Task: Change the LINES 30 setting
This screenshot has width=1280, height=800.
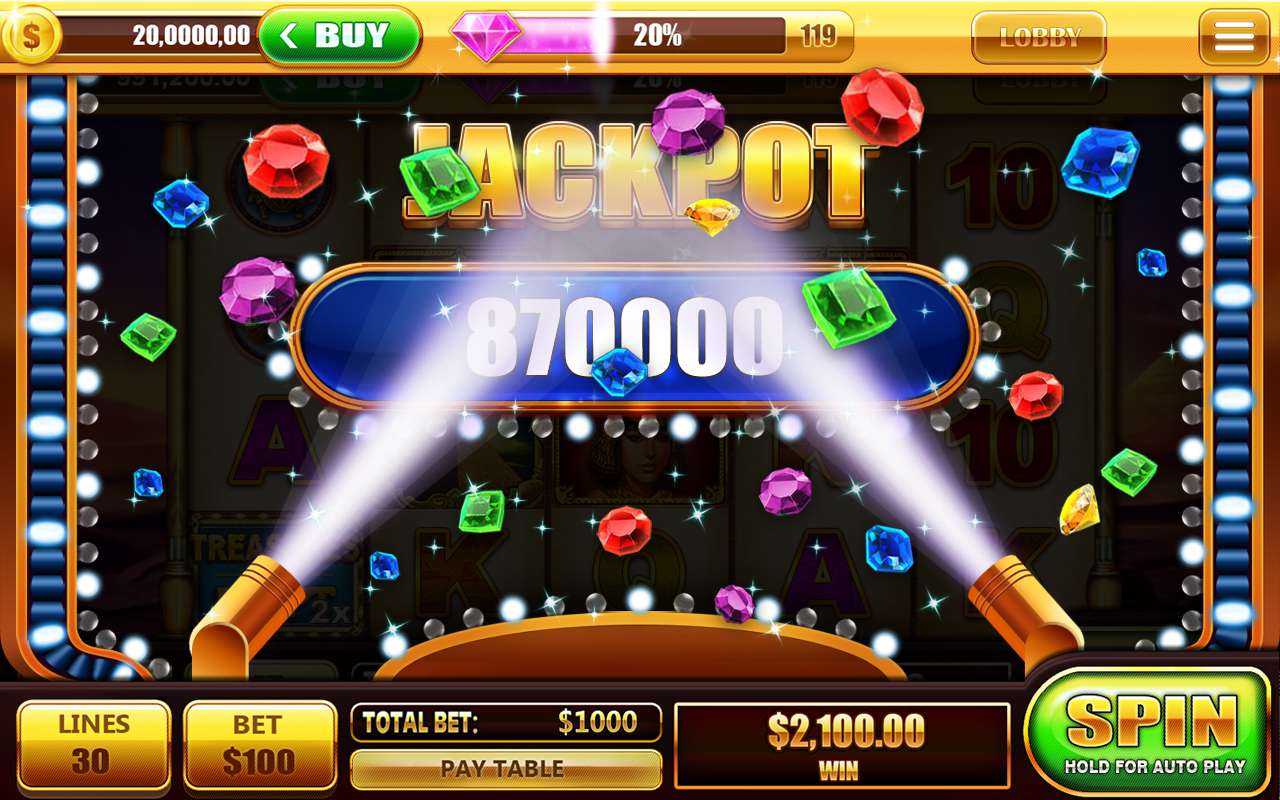Action: click(x=93, y=745)
